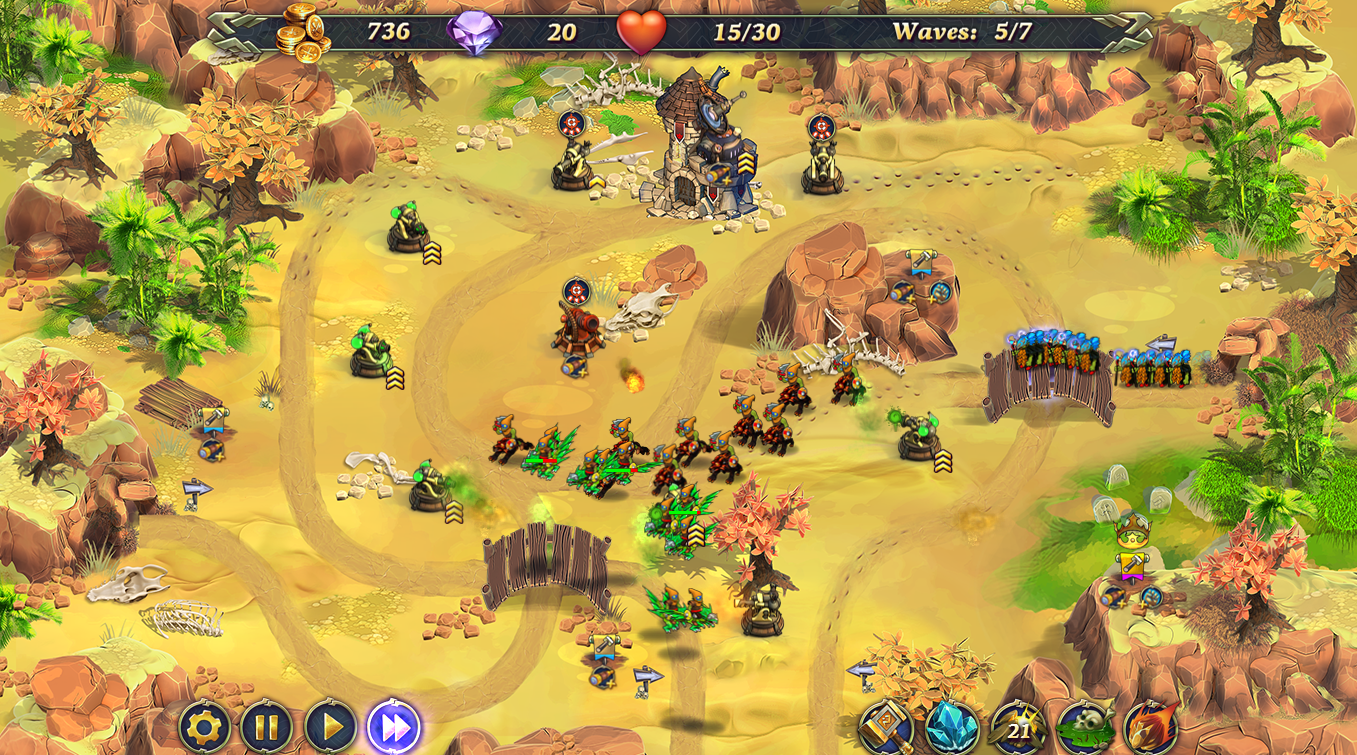Click the lightning spell showing 21
1357x755 pixels.
(1017, 727)
